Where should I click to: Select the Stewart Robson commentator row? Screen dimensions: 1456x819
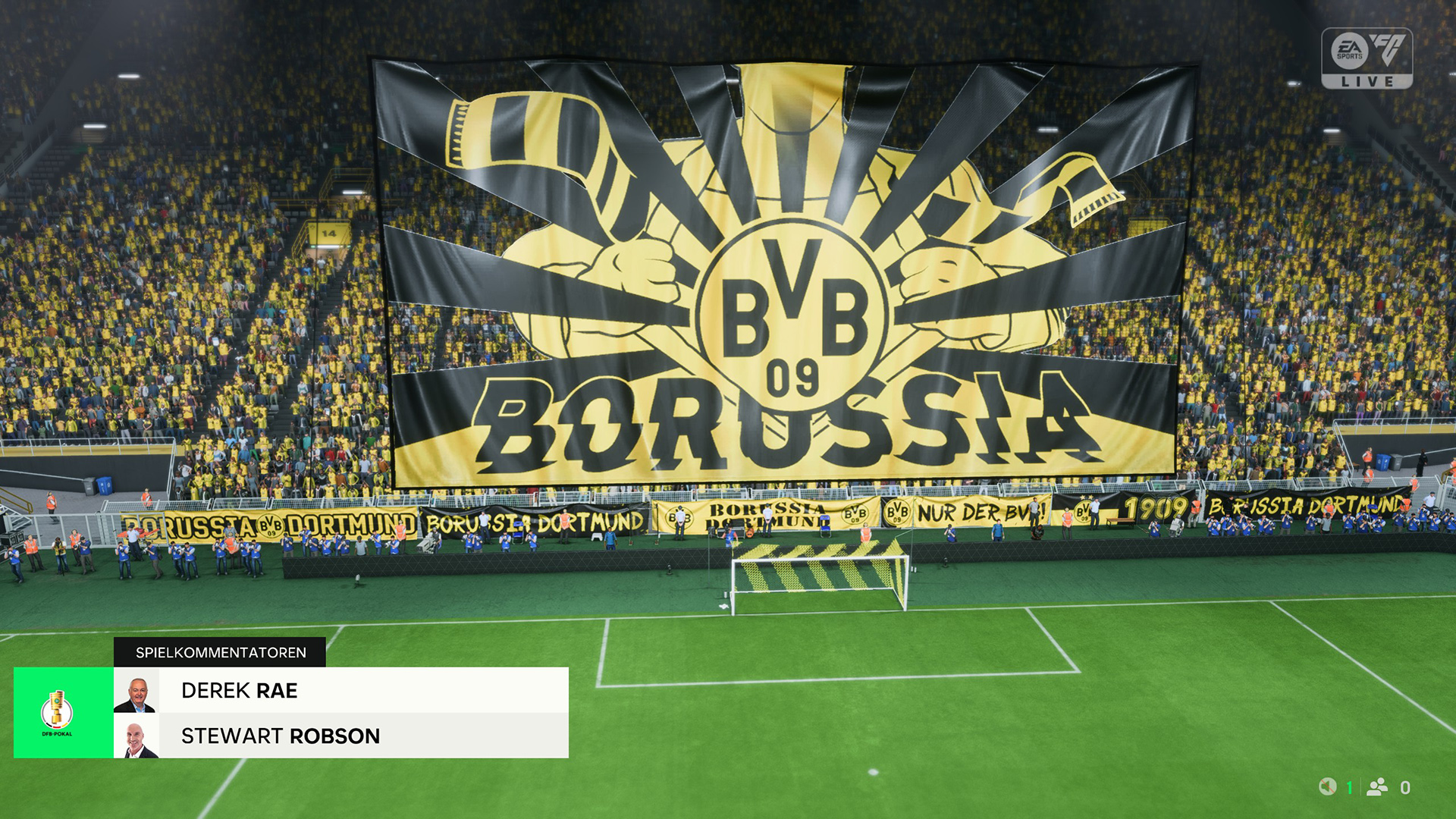[341, 736]
